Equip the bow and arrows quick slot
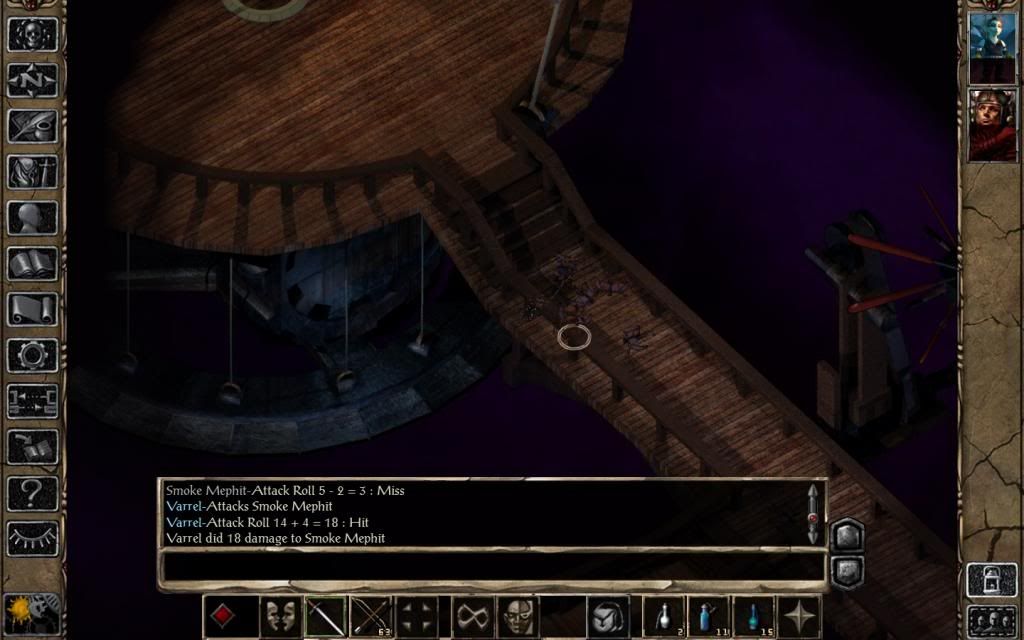 (371, 616)
